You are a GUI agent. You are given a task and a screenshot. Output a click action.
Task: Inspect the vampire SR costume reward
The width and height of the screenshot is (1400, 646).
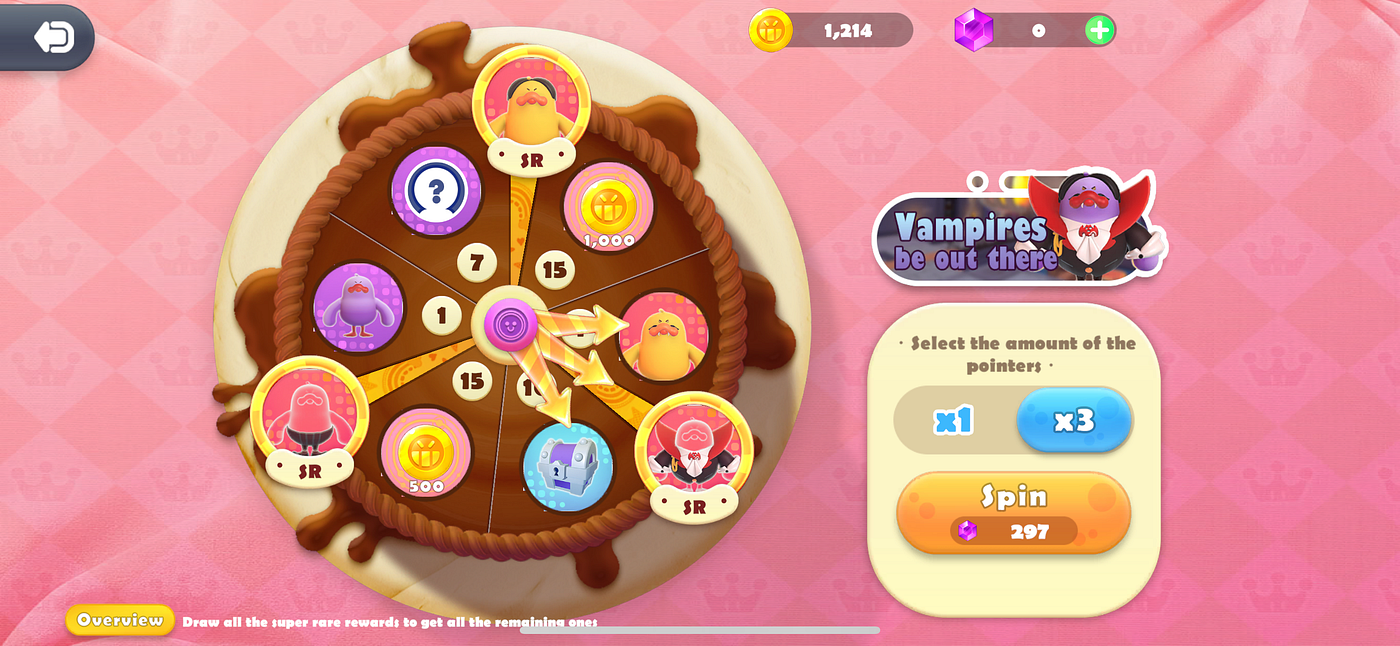pyautogui.click(x=694, y=449)
